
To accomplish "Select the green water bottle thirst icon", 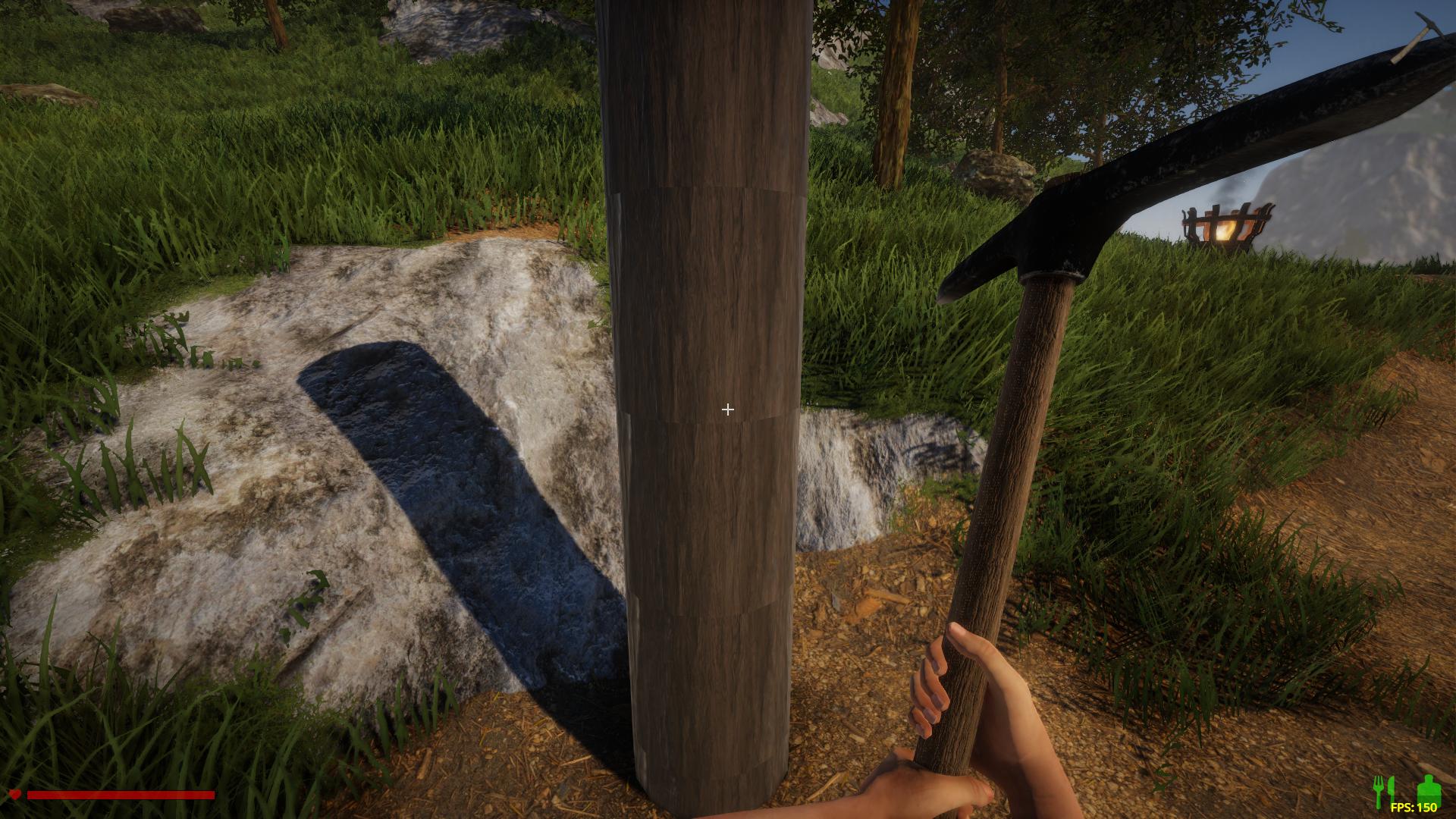I will click(x=1429, y=789).
